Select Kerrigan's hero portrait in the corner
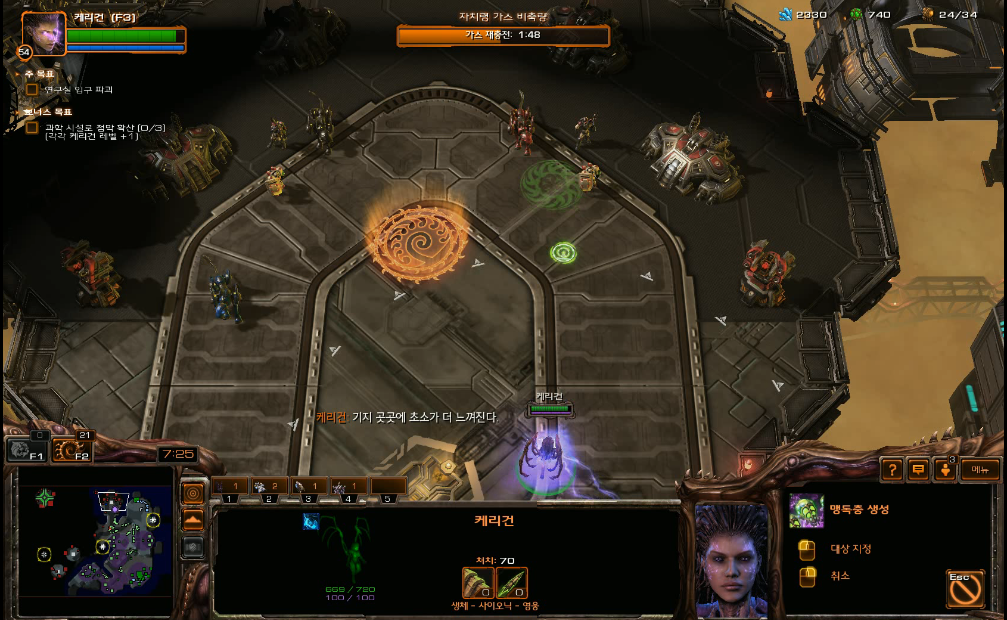 [43, 32]
